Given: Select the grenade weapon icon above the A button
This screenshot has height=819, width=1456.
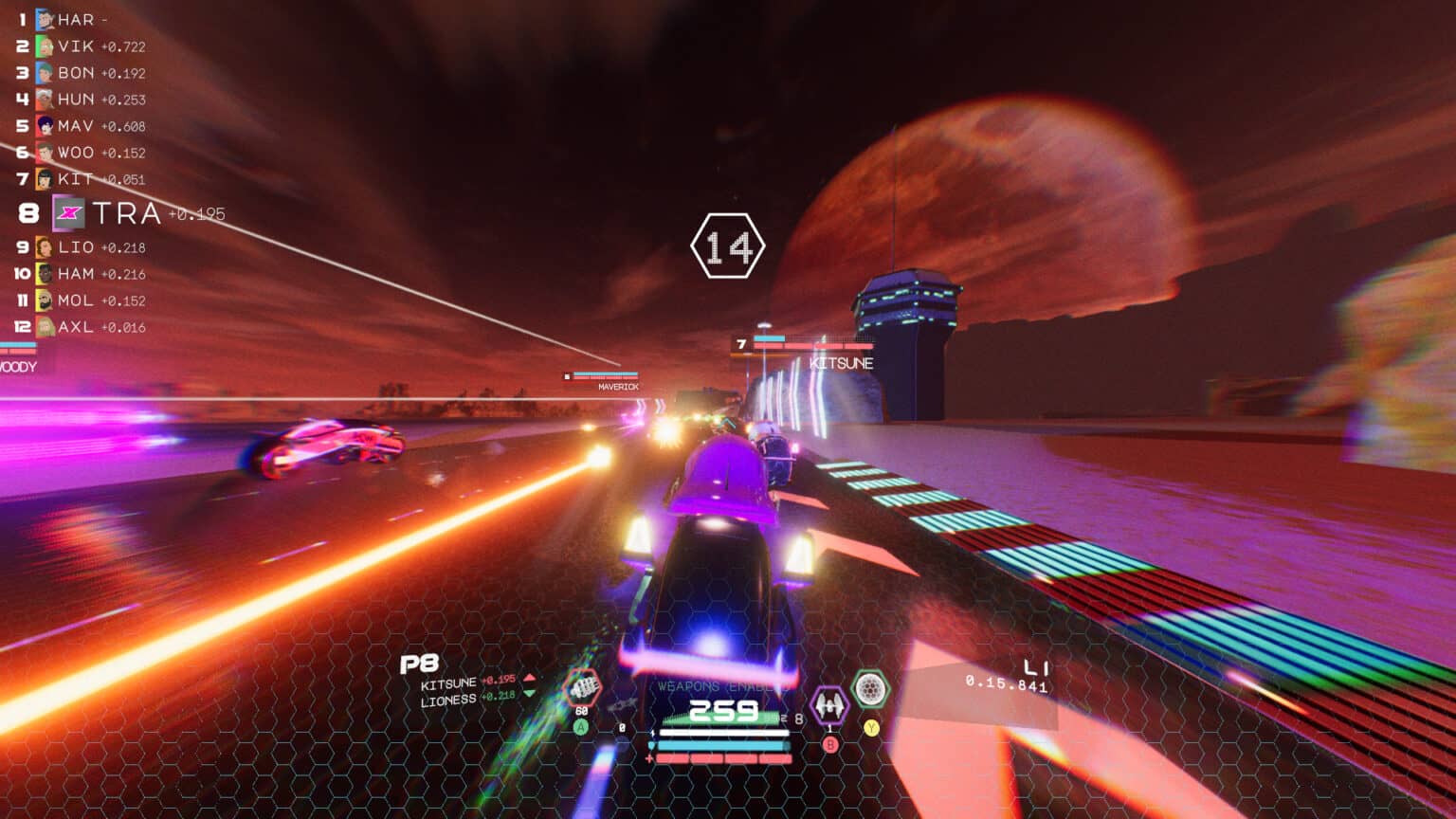Looking at the screenshot, I should (582, 689).
